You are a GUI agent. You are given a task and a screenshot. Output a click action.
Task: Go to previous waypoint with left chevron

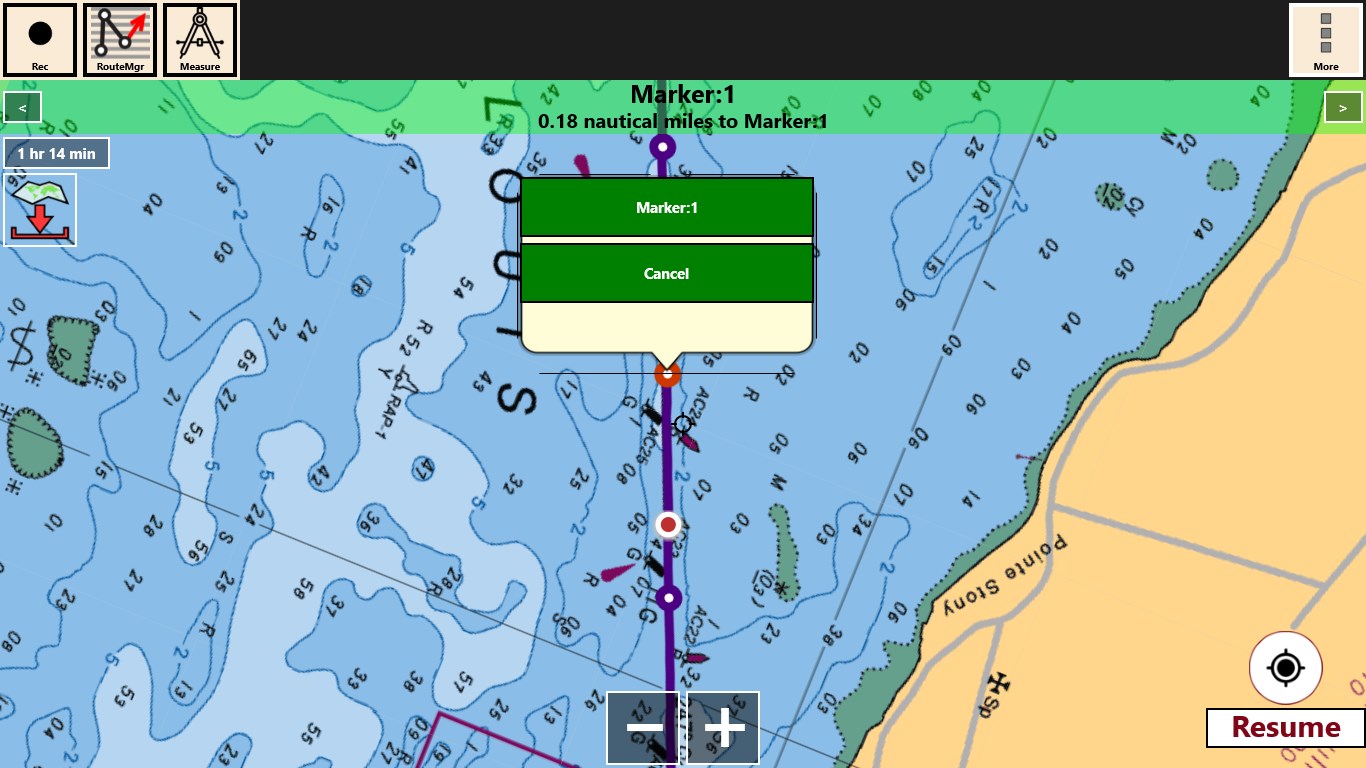tap(21, 106)
